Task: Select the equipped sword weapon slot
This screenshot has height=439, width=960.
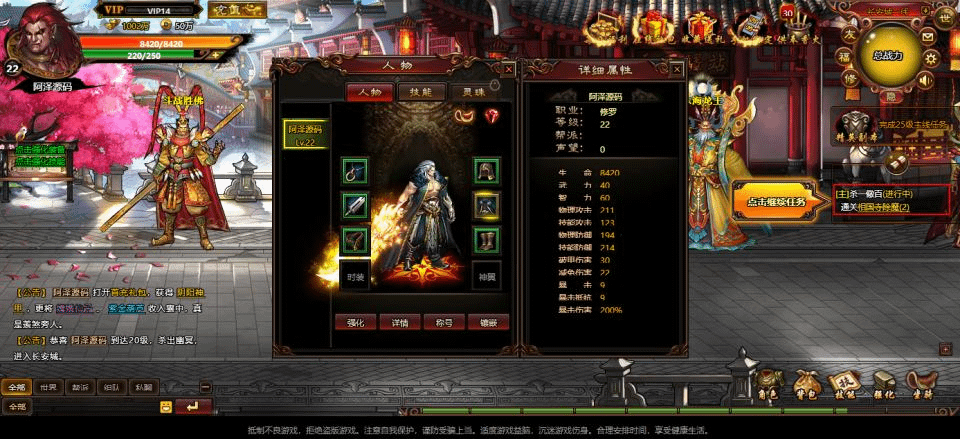Action: [355, 207]
